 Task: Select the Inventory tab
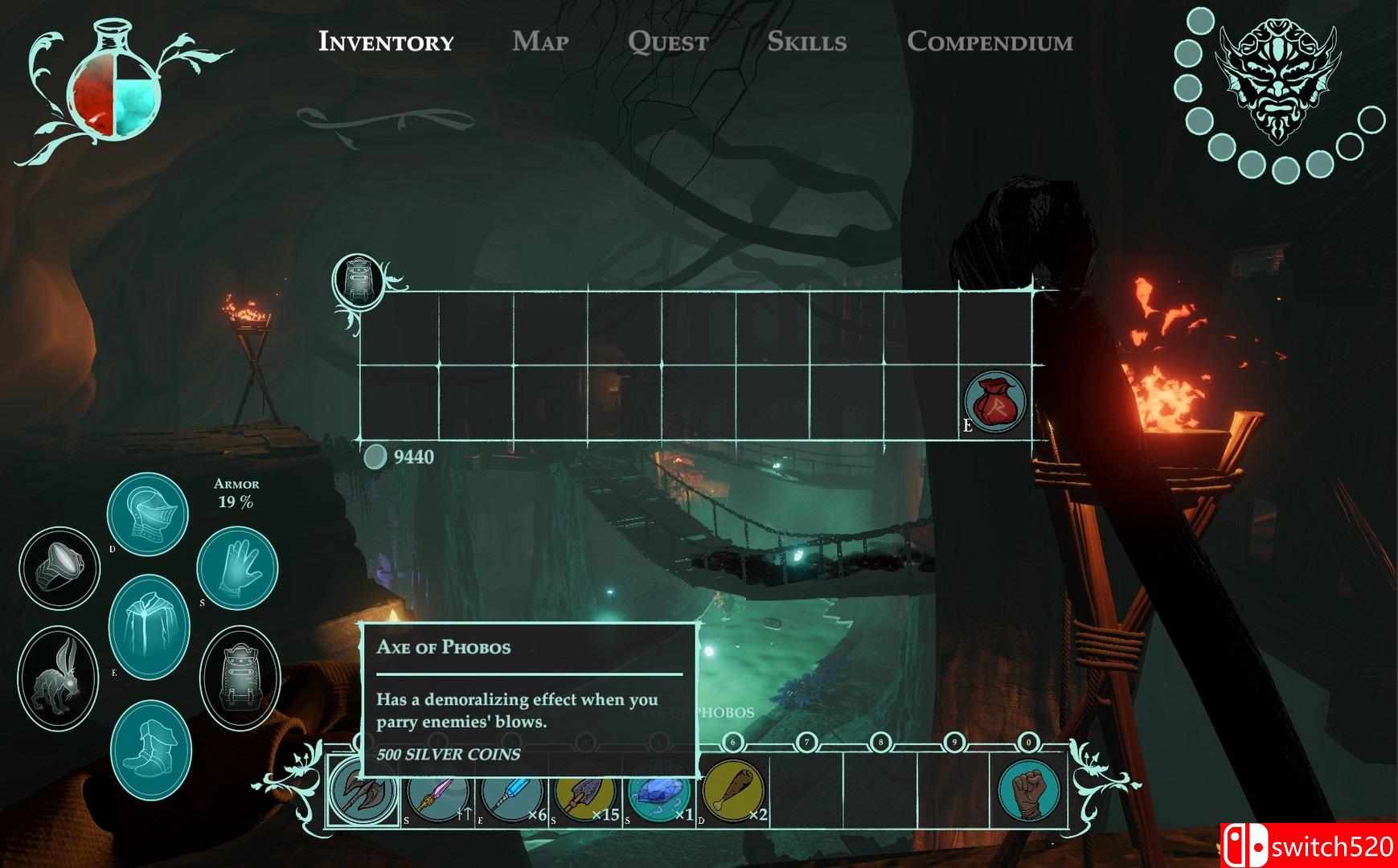point(386,41)
